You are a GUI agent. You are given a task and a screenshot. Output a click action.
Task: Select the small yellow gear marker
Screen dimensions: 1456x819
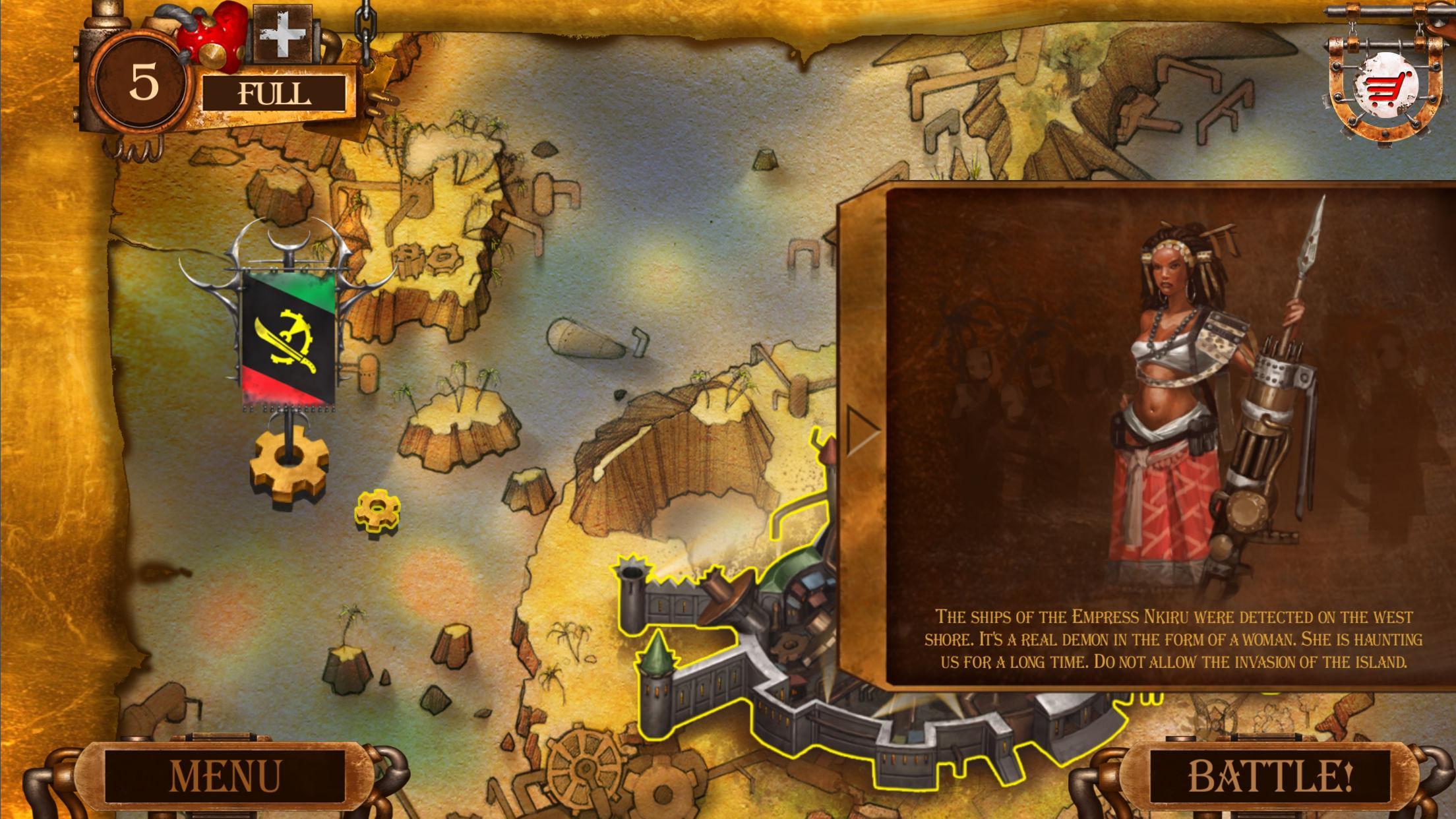pyautogui.click(x=378, y=509)
